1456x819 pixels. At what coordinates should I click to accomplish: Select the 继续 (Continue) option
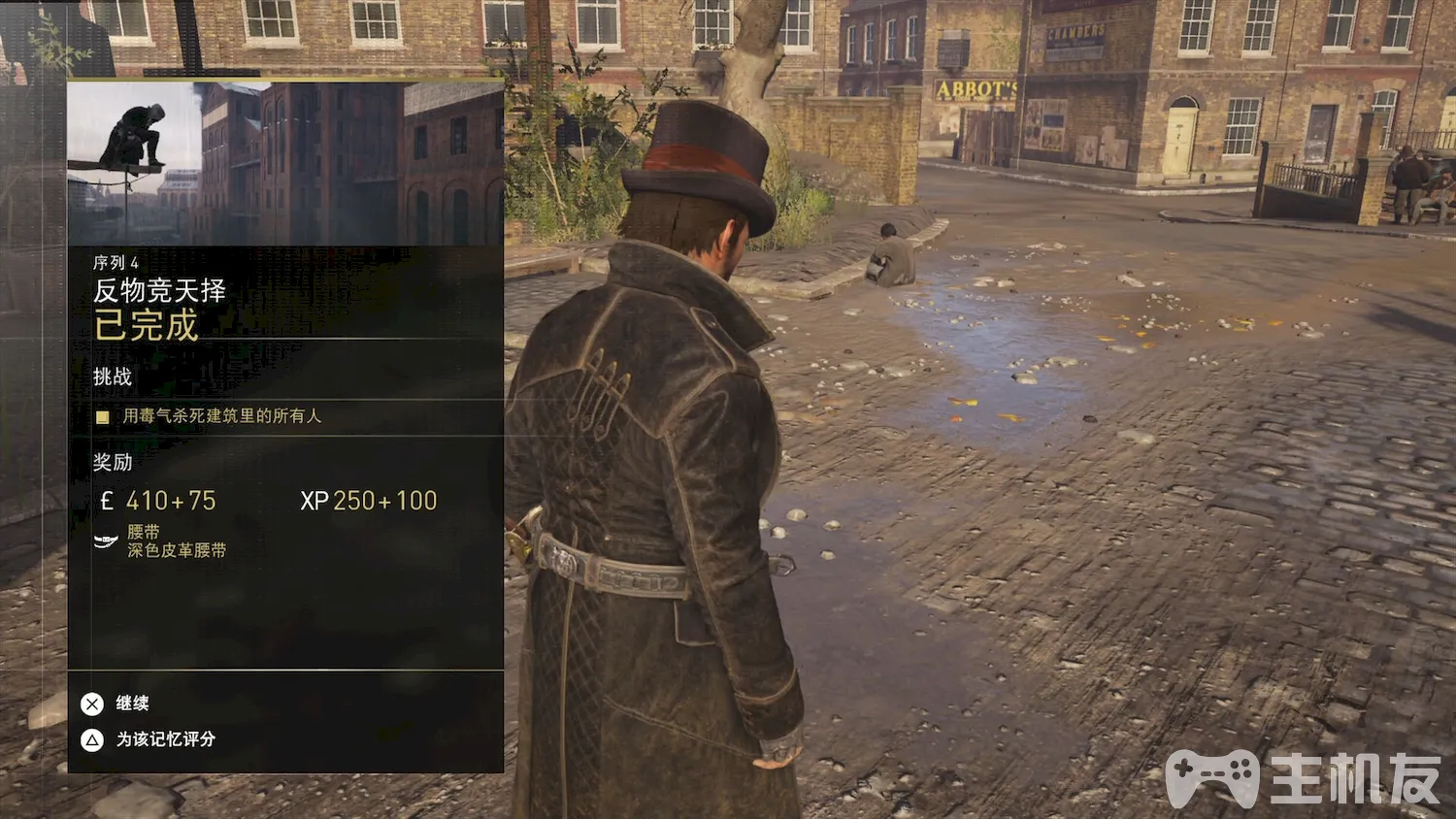tap(116, 704)
